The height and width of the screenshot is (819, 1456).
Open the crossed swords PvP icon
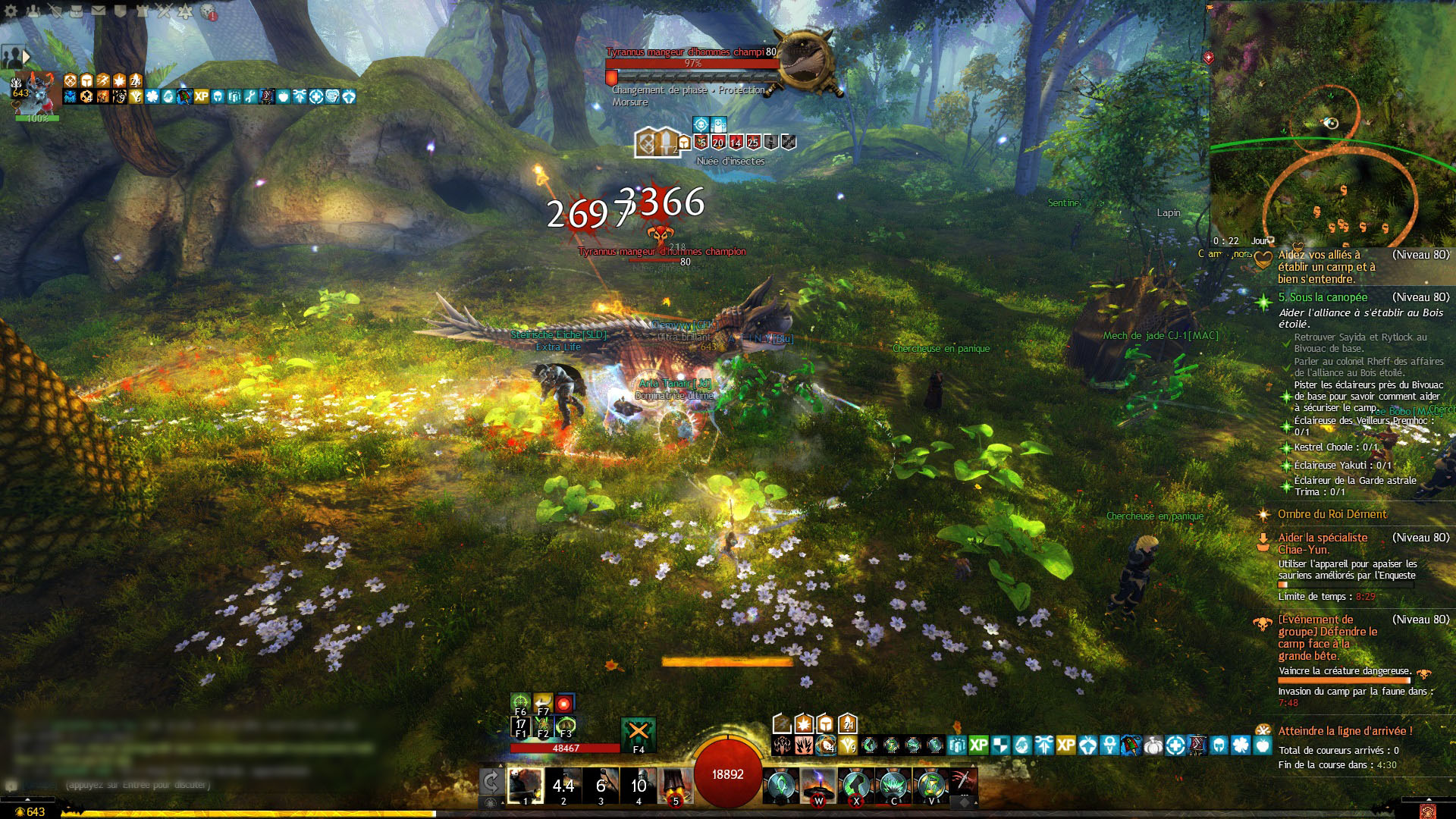(164, 11)
